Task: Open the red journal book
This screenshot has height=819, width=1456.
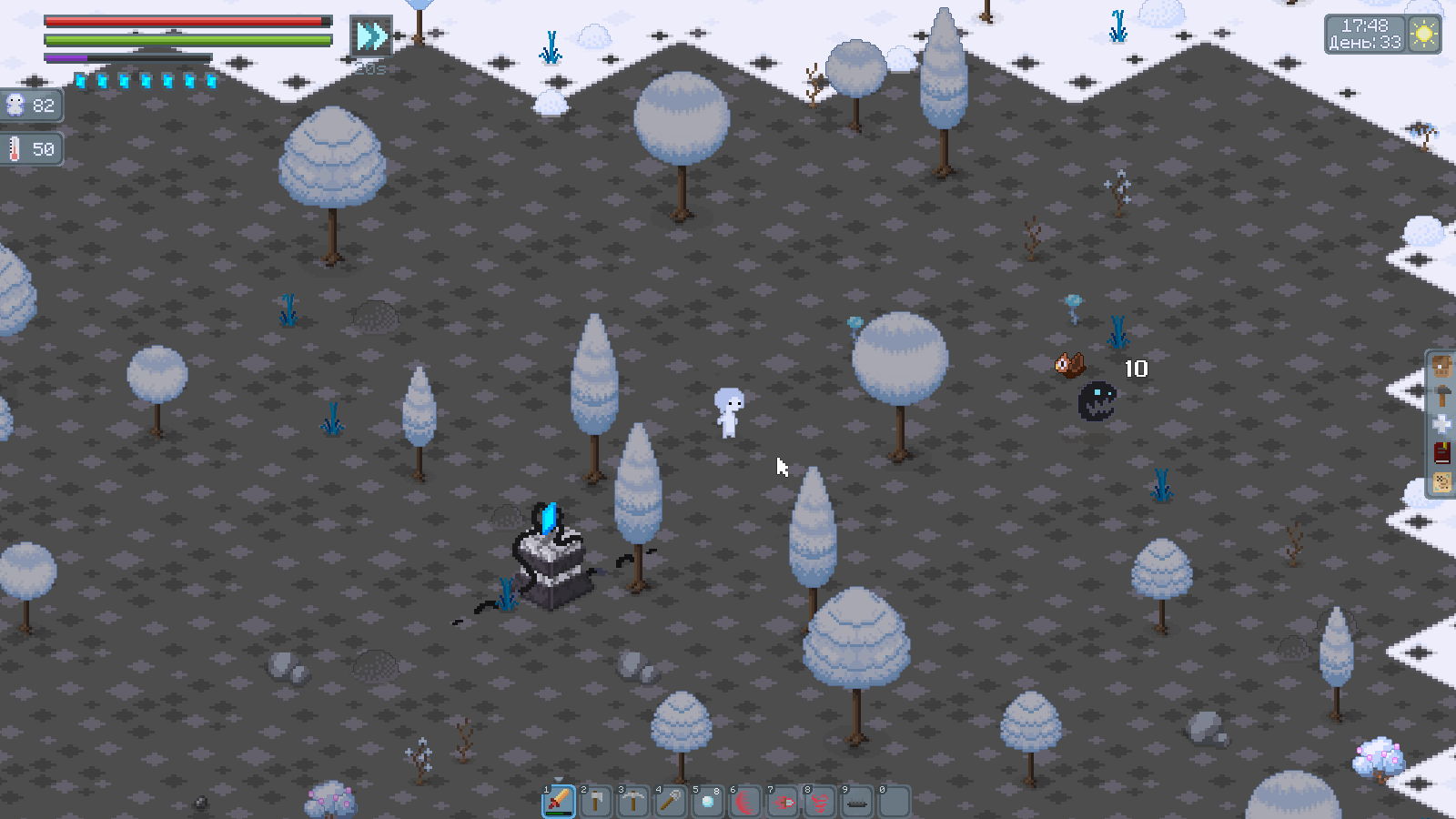Action: point(1442,453)
